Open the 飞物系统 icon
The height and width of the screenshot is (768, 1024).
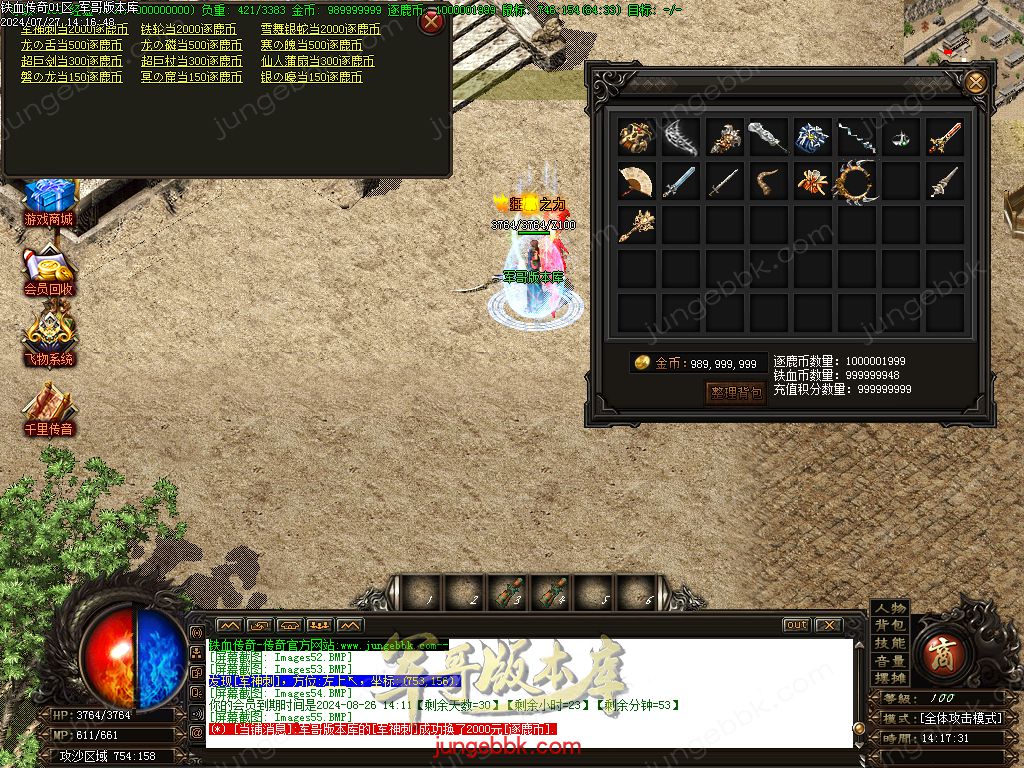(49, 340)
